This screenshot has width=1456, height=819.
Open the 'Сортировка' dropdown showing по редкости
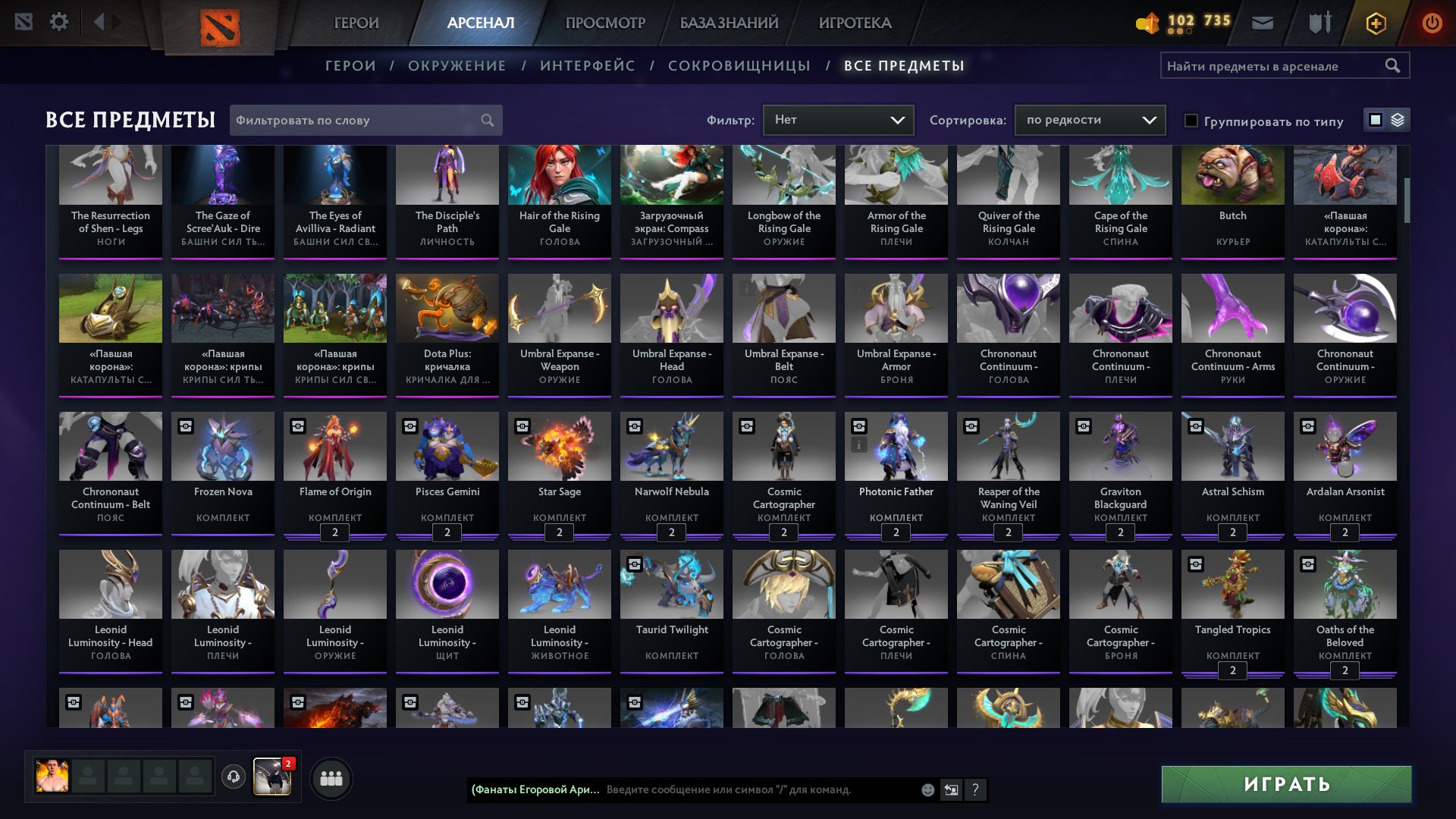coord(1089,119)
